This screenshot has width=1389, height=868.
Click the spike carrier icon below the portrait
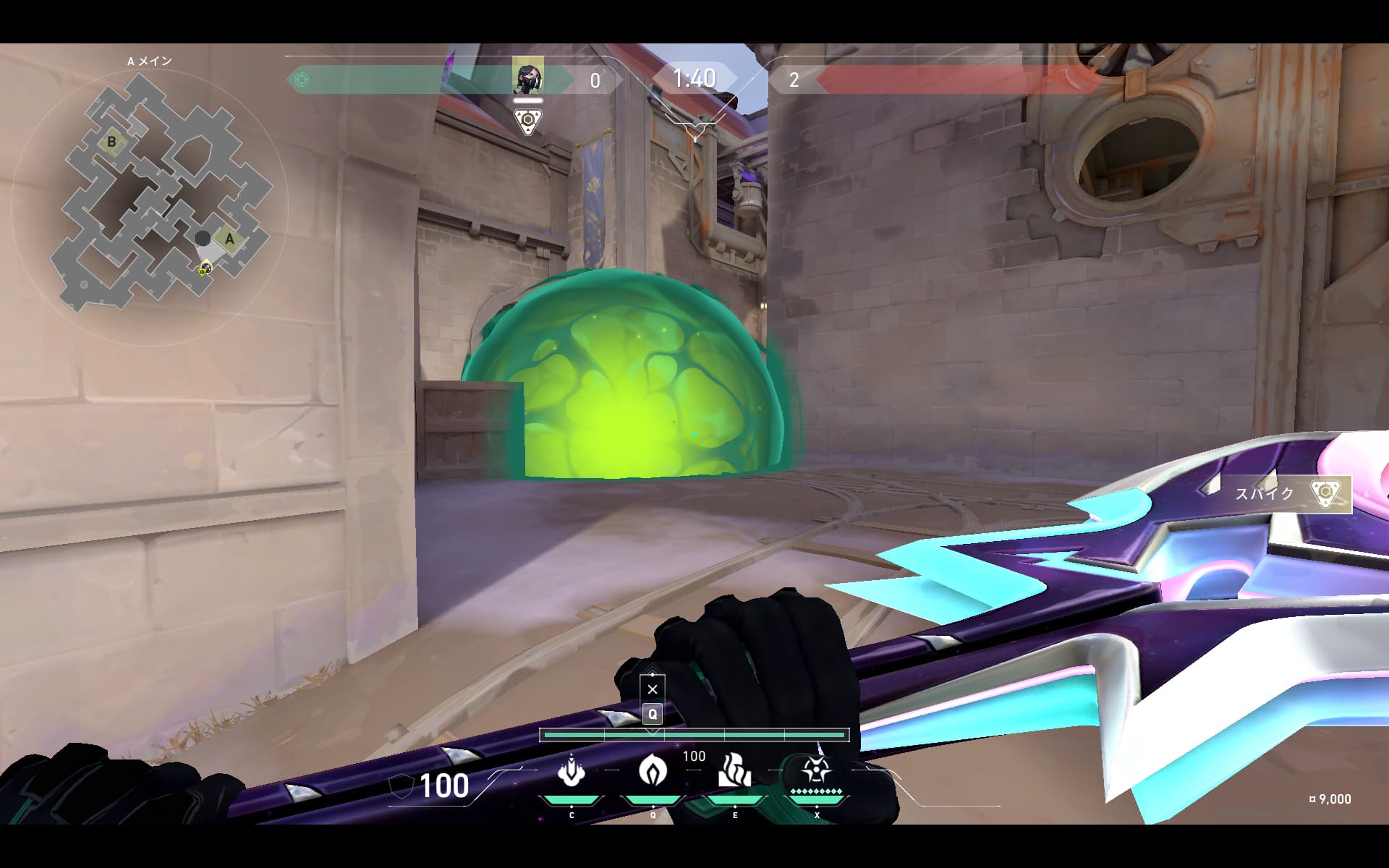coord(528,121)
